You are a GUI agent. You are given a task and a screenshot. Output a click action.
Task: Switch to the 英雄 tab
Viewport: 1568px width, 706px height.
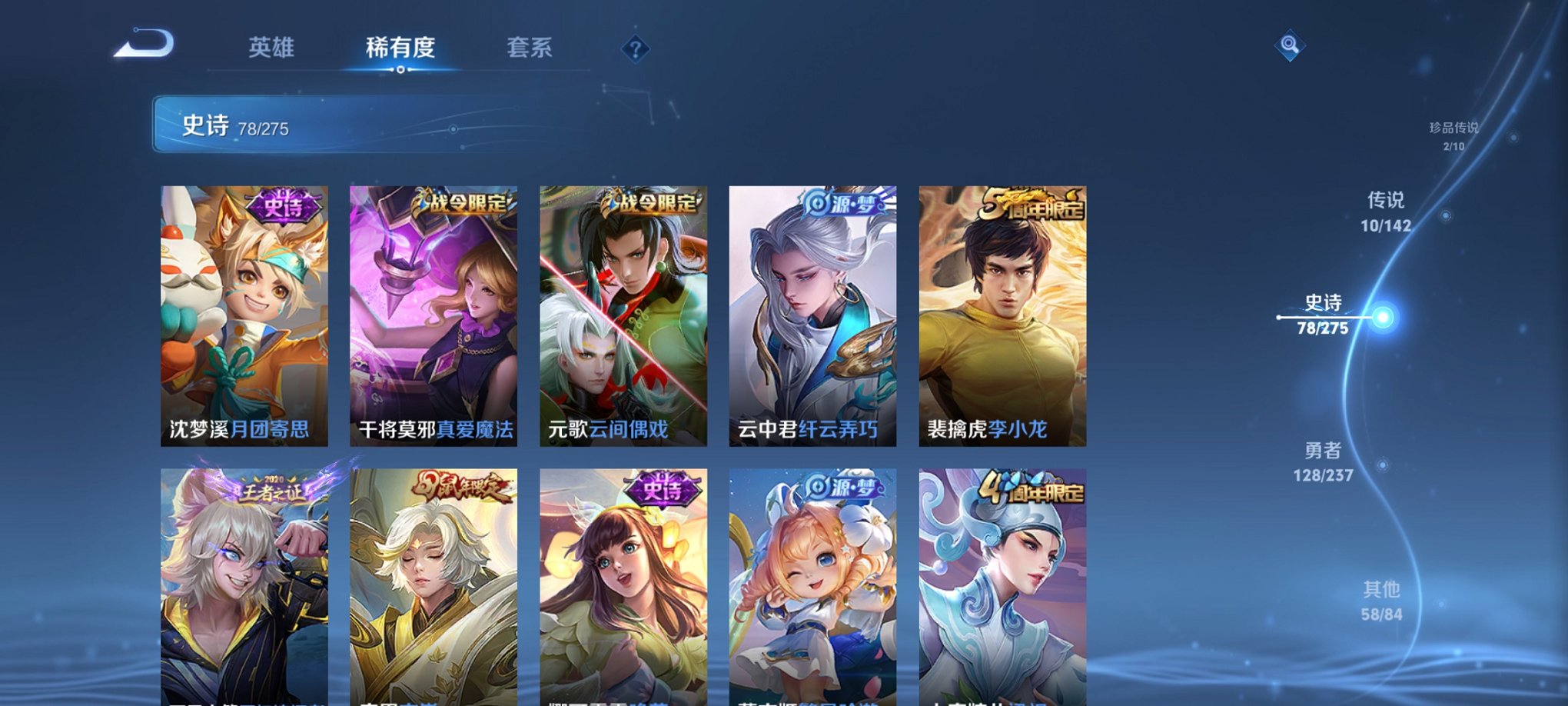point(273,47)
